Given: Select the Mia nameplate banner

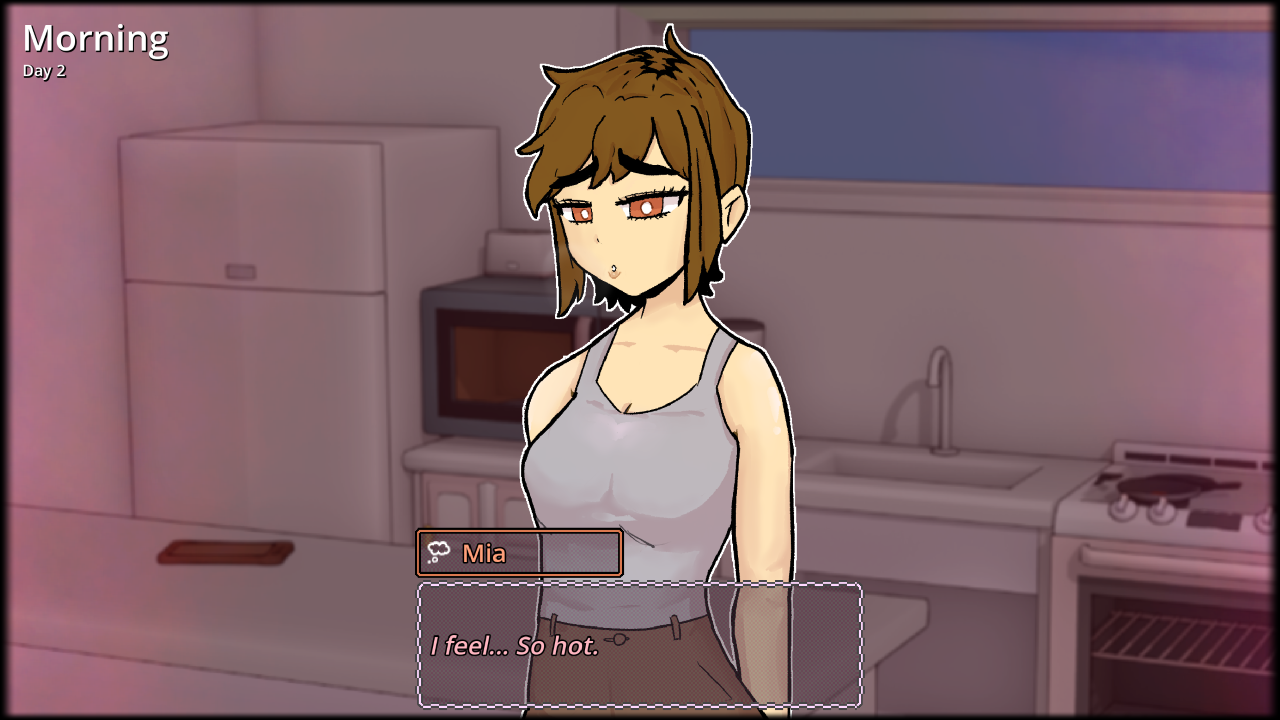Looking at the screenshot, I should (519, 552).
